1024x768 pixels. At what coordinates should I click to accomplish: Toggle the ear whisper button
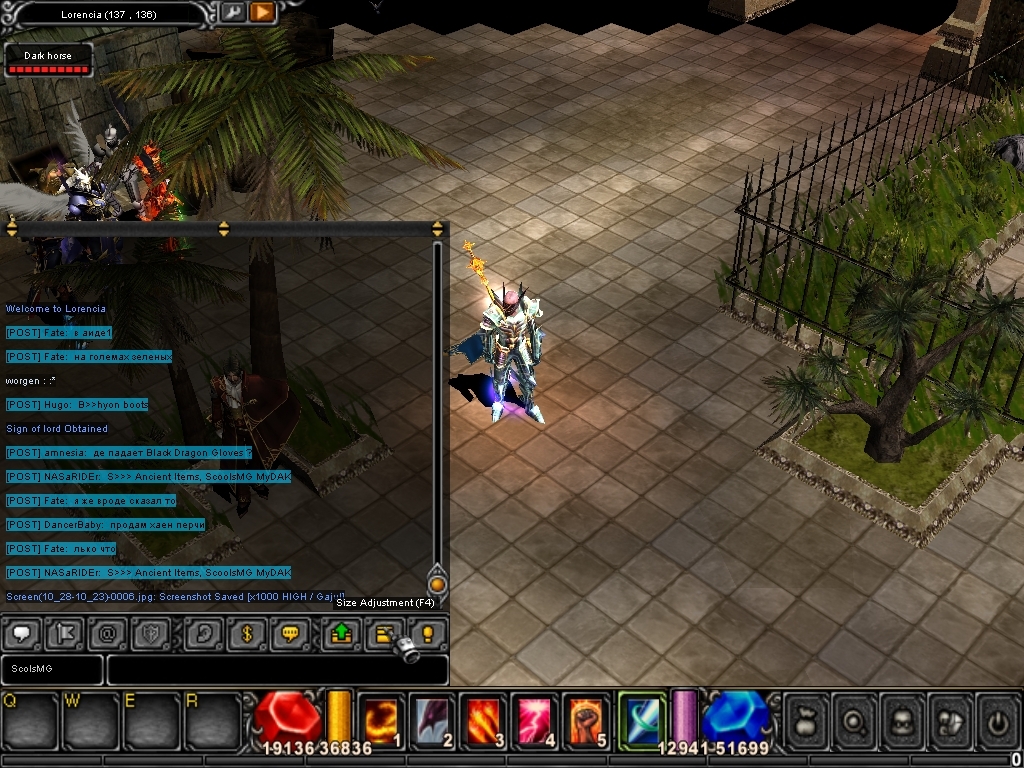point(203,634)
